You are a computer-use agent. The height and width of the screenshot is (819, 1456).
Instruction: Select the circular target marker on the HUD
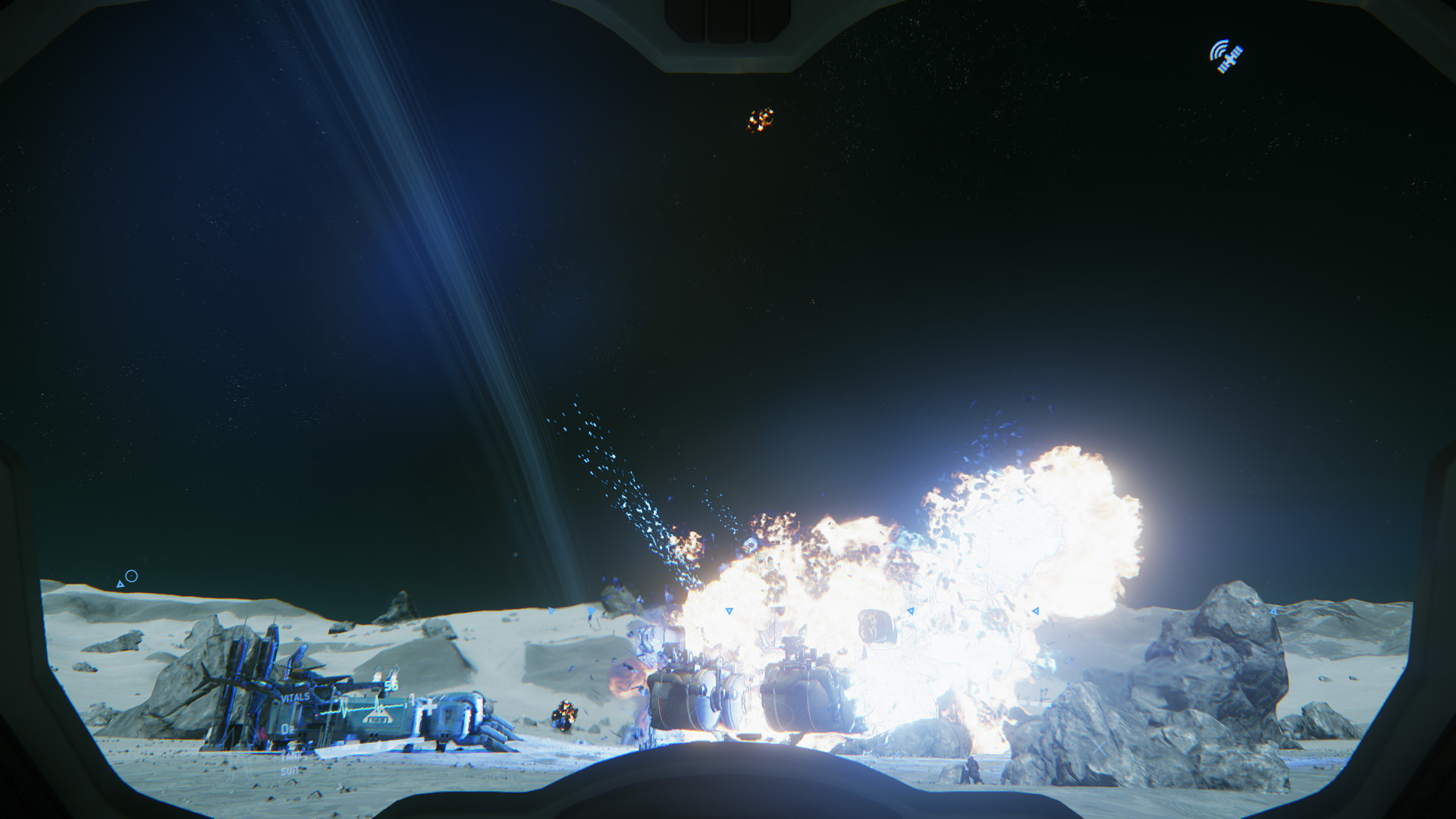coord(131,576)
